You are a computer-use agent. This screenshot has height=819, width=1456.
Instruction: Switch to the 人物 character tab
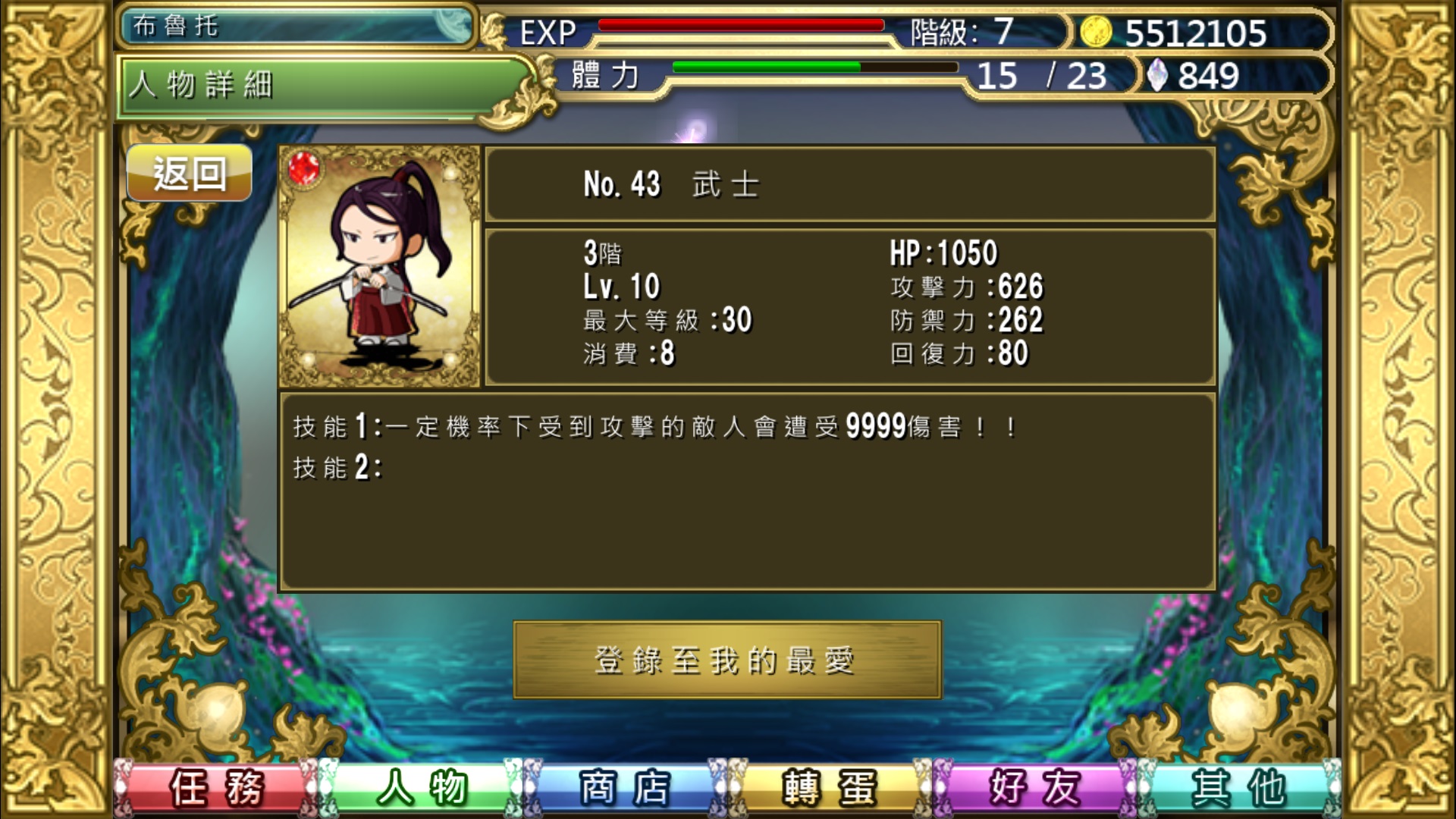click(x=422, y=787)
